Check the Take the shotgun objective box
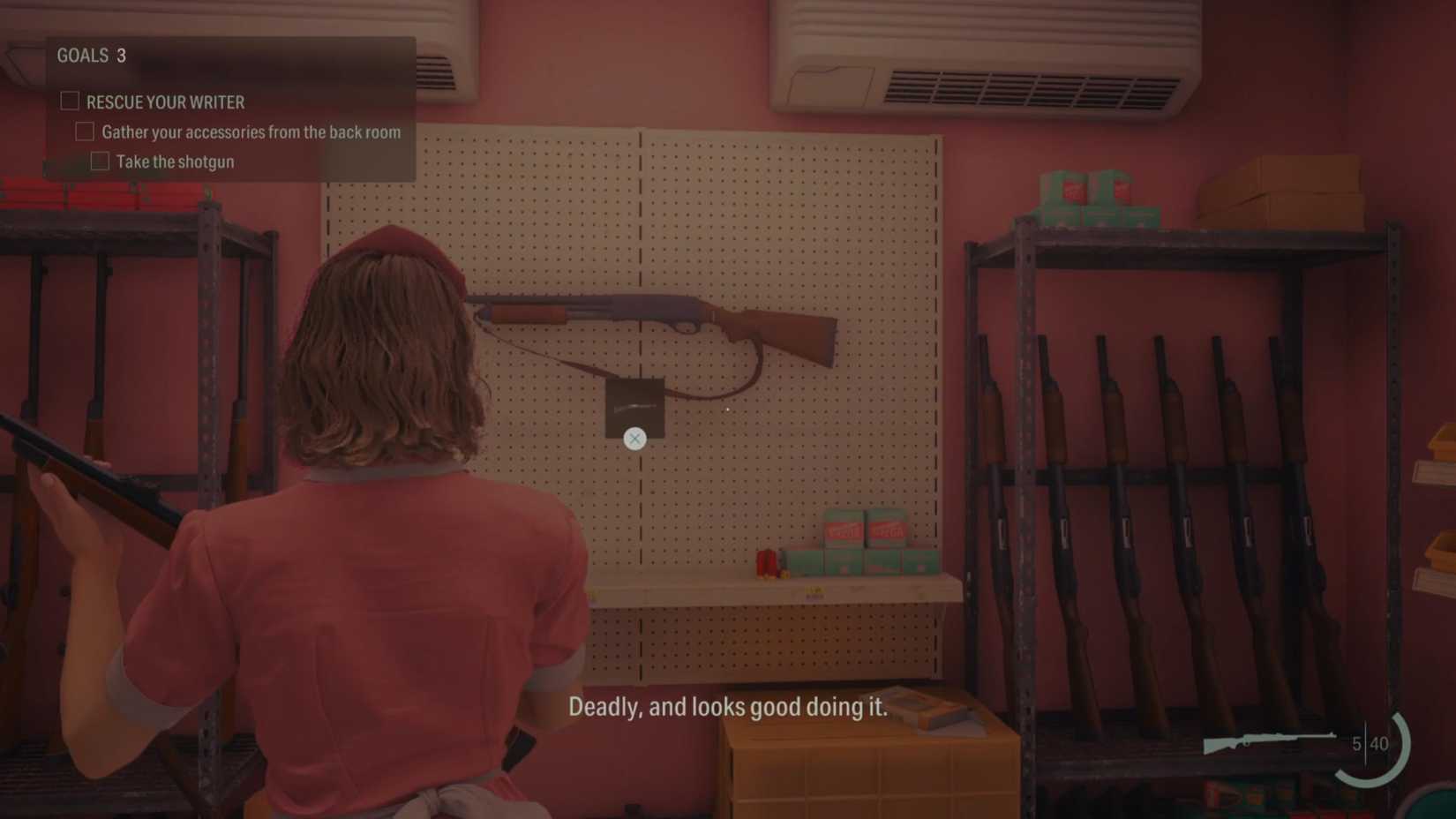 pos(100,160)
